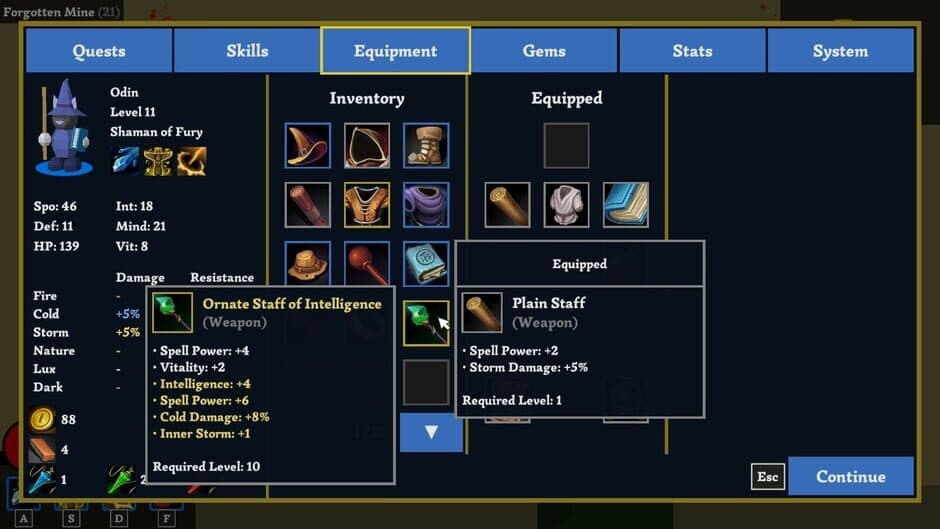
Task: Open the System tab
Action: (x=840, y=51)
